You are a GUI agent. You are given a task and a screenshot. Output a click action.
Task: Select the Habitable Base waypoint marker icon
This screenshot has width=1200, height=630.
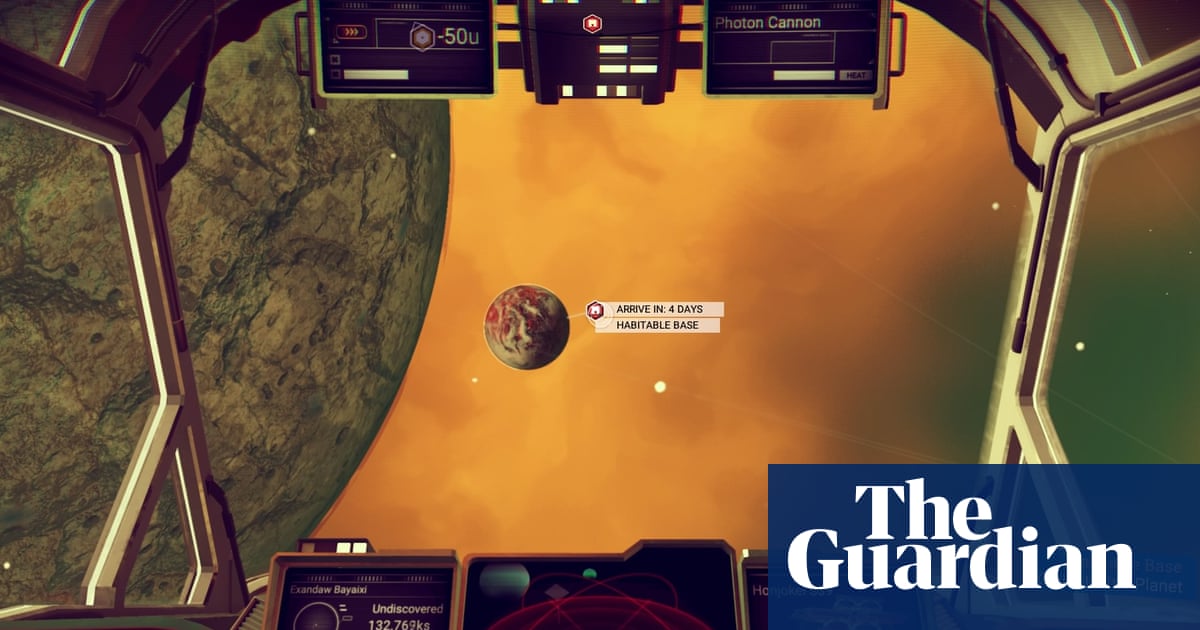(596, 311)
